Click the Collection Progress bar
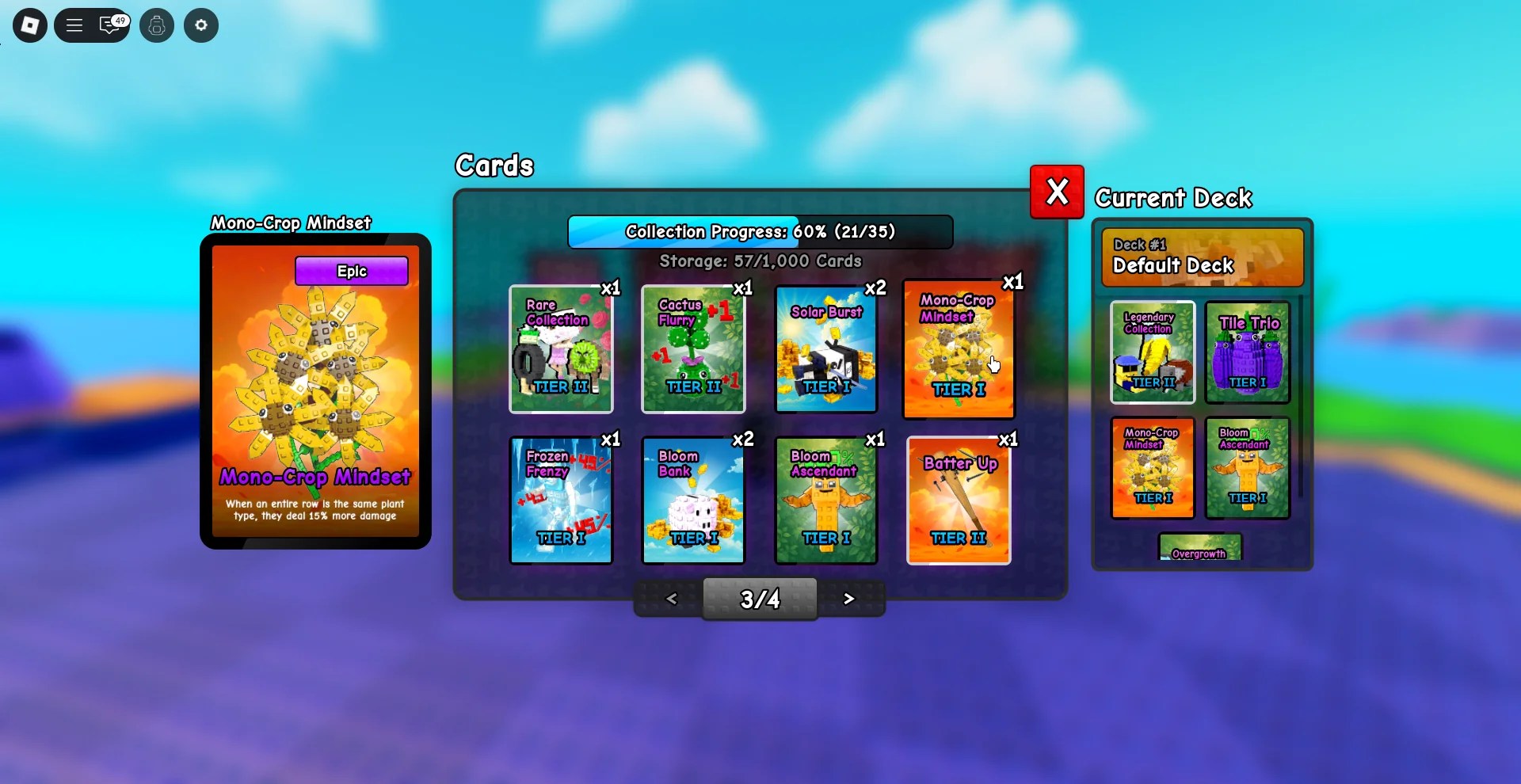The height and width of the screenshot is (784, 1521). [759, 231]
